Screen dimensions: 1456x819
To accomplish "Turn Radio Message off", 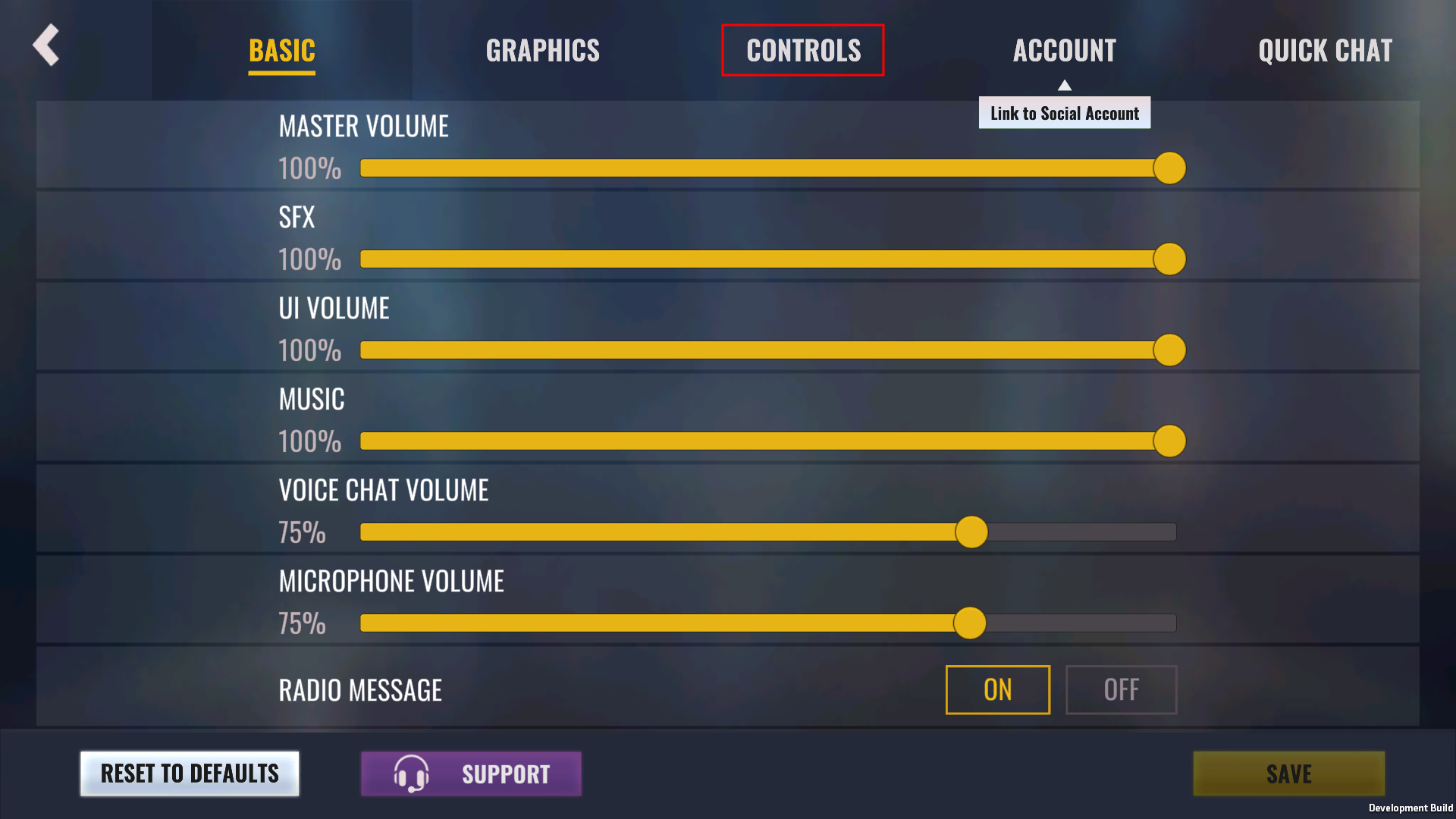I will 1121,690.
